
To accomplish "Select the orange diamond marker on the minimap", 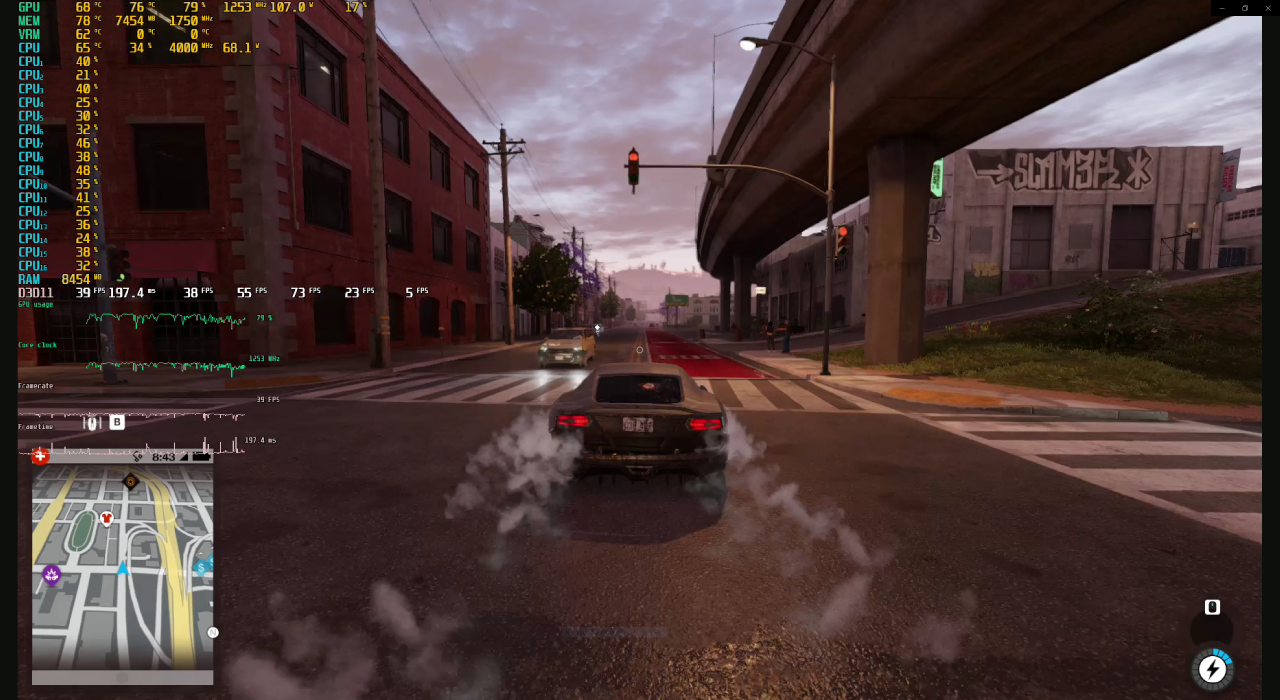I will point(130,482).
